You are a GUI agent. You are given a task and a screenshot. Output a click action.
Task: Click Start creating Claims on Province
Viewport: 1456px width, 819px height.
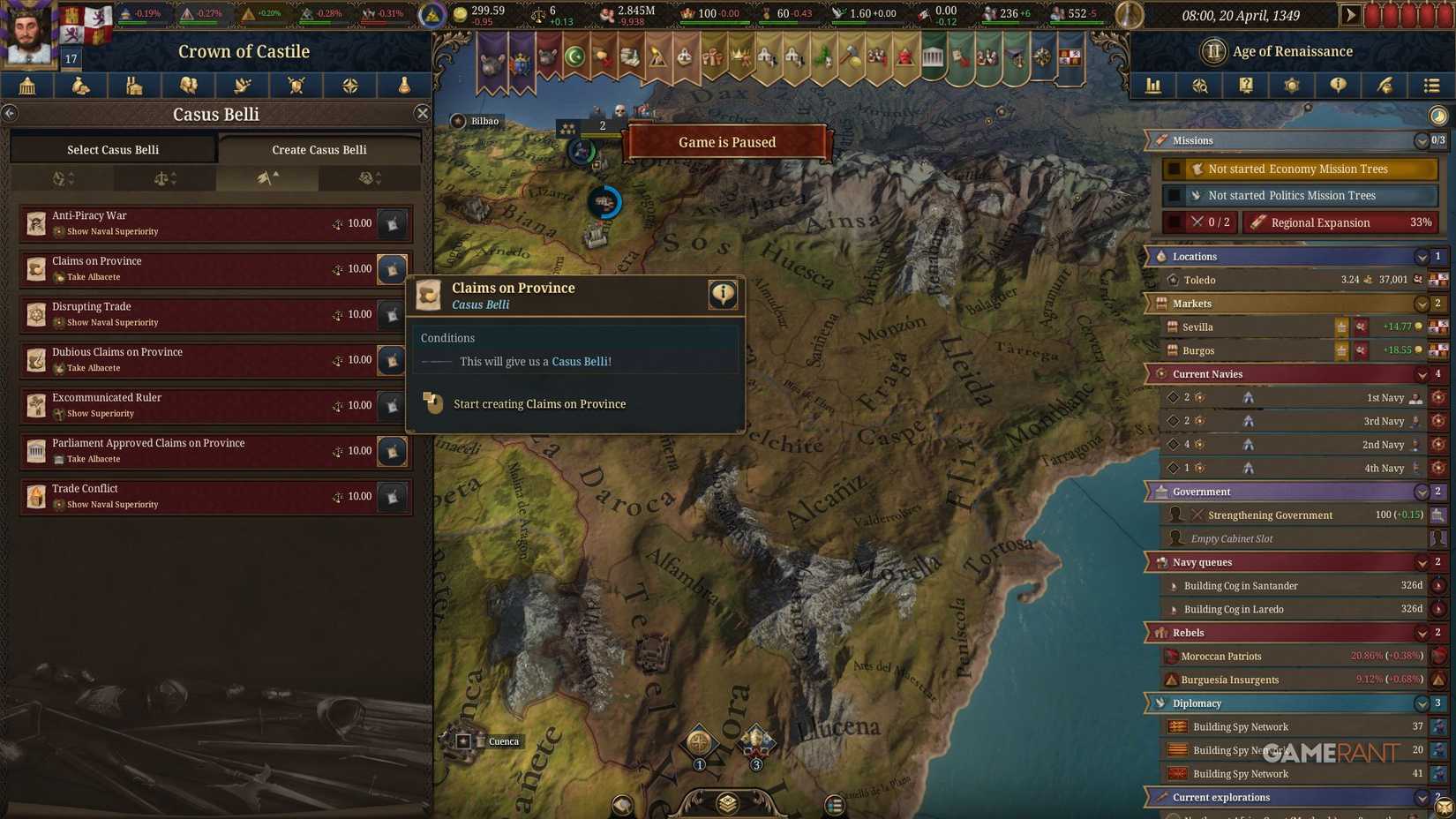coord(539,403)
